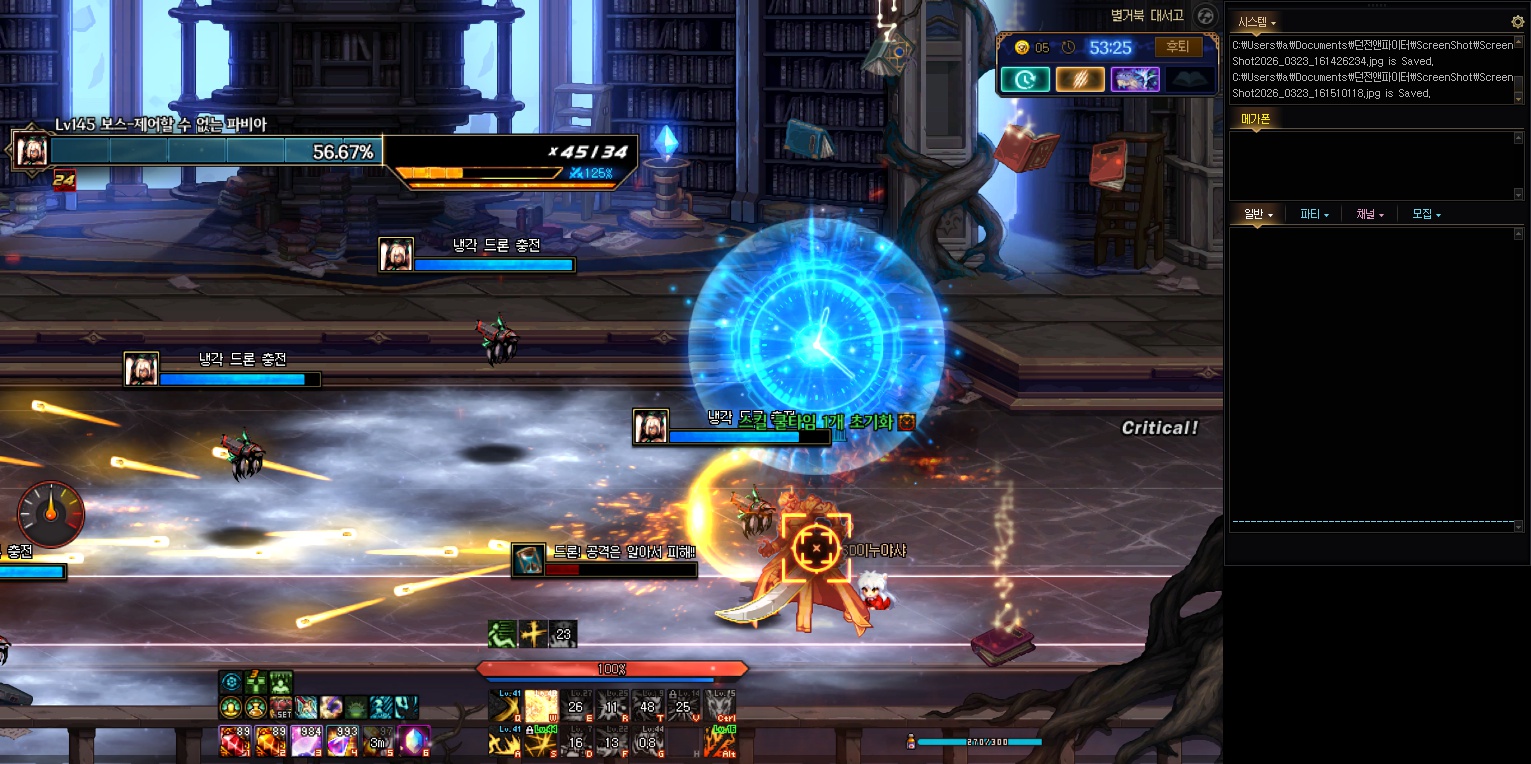Viewport: 1531px width, 764px height.
Task: Click the orange claw slash icon
Action: click(x=1080, y=79)
